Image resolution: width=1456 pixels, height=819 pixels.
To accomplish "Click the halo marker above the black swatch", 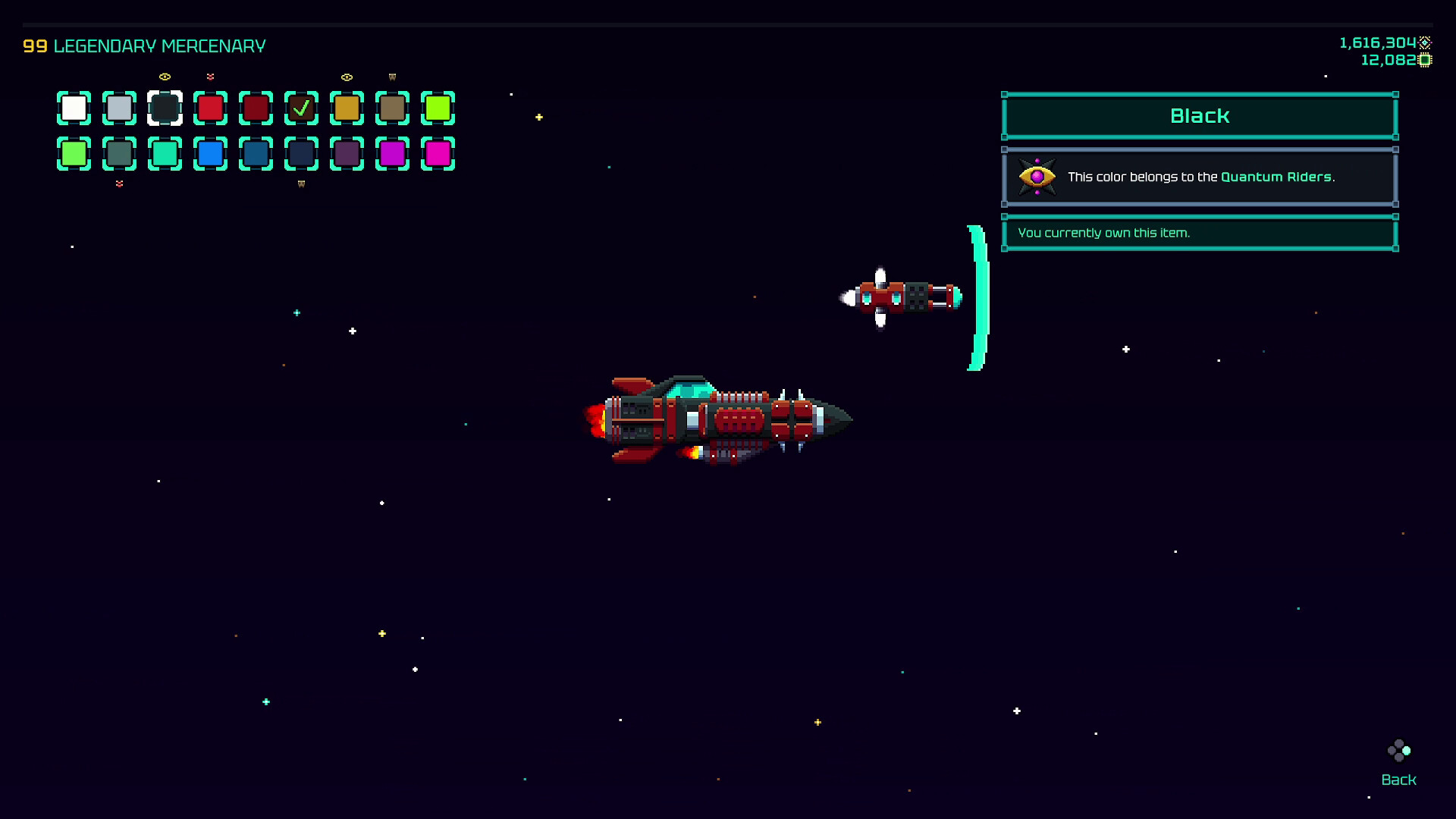I will [165, 77].
